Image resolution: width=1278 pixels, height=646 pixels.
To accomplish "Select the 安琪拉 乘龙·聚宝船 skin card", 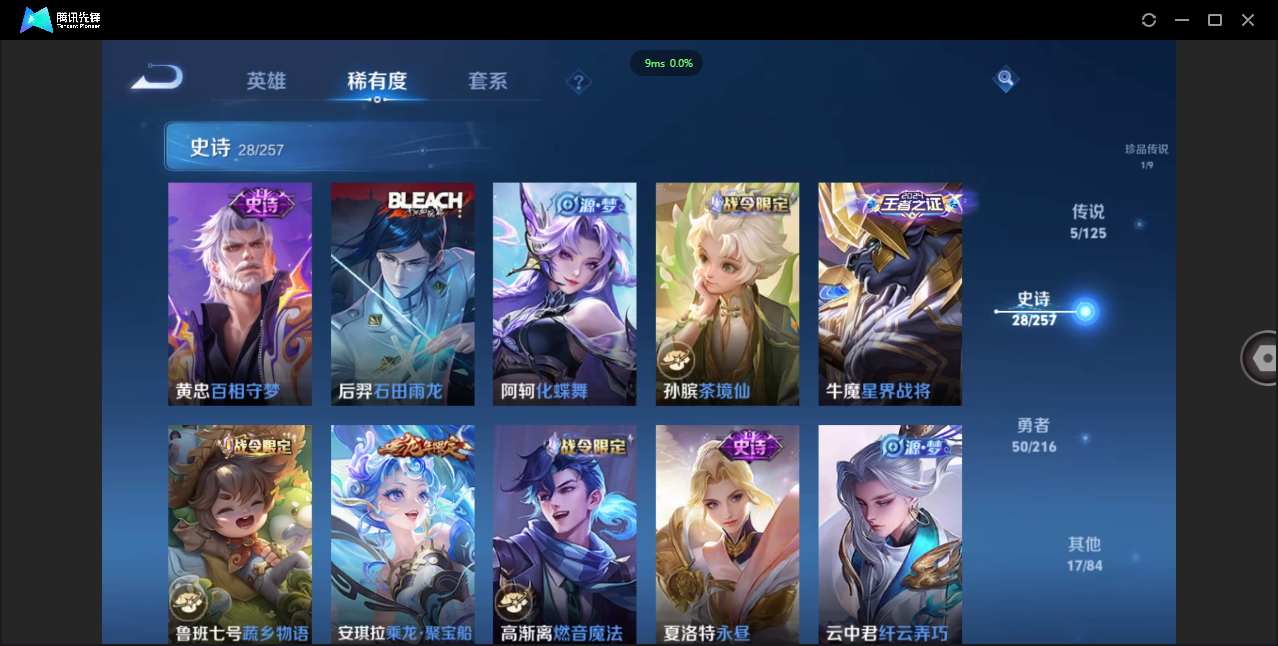I will click(x=403, y=534).
